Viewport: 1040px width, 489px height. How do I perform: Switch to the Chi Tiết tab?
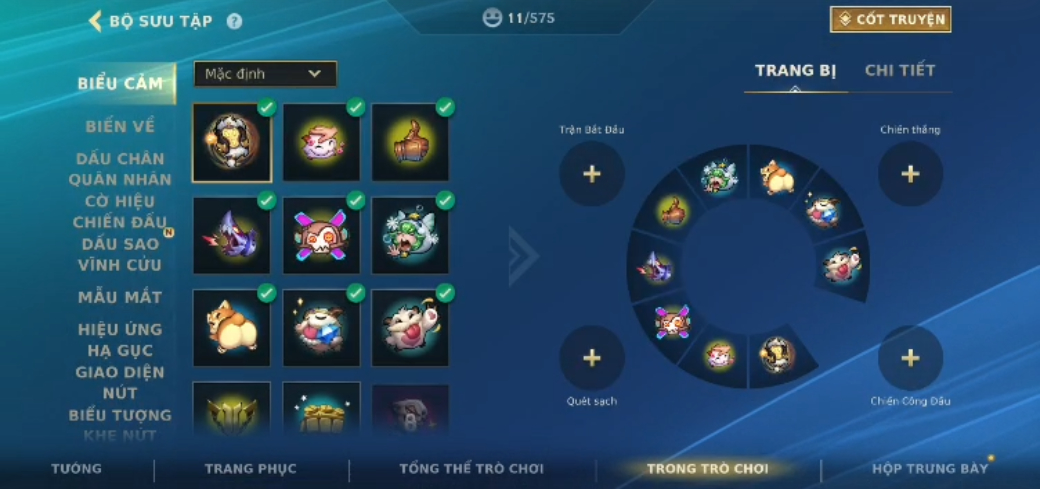(x=900, y=70)
